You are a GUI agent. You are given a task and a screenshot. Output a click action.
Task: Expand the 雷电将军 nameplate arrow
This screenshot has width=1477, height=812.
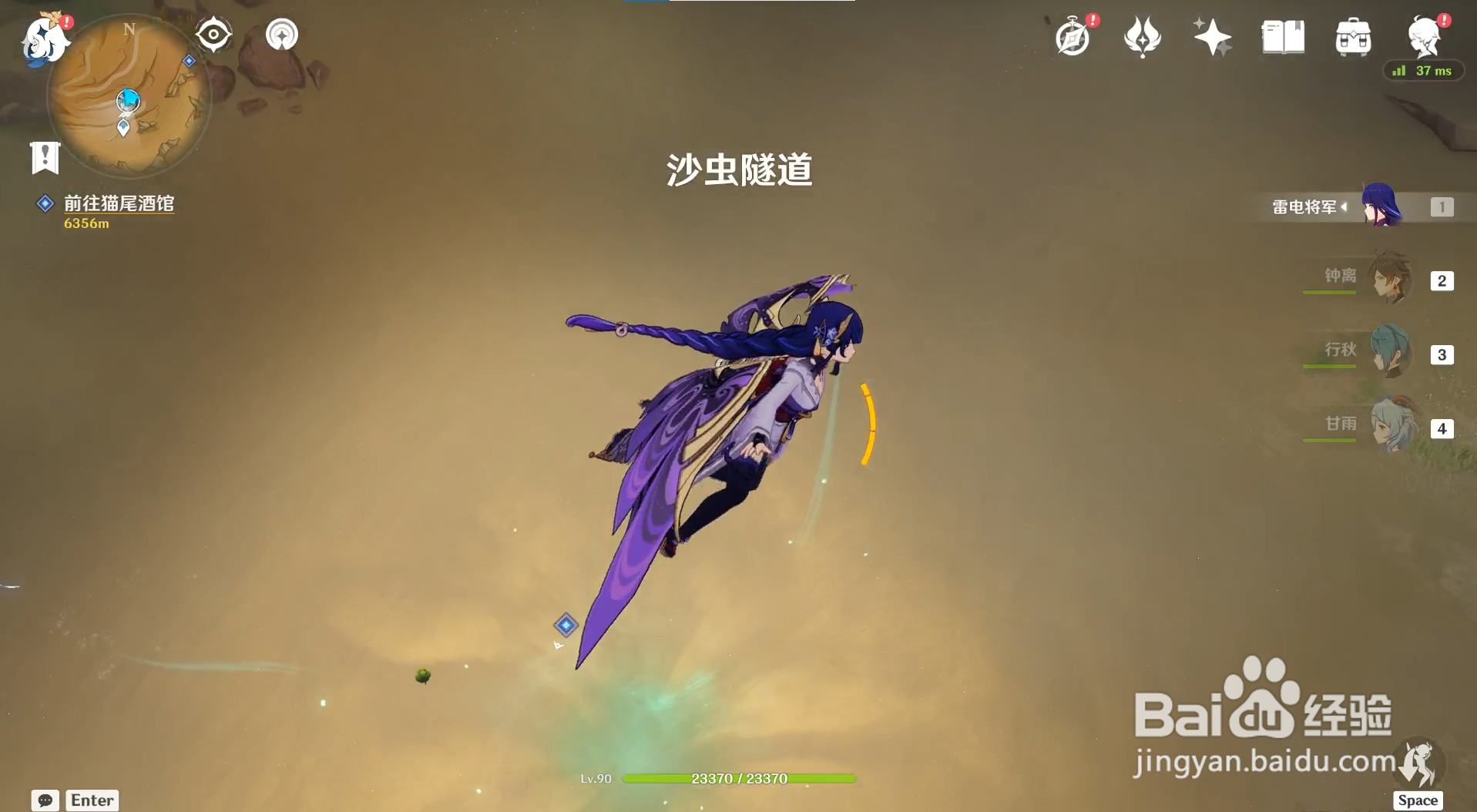pos(1345,206)
